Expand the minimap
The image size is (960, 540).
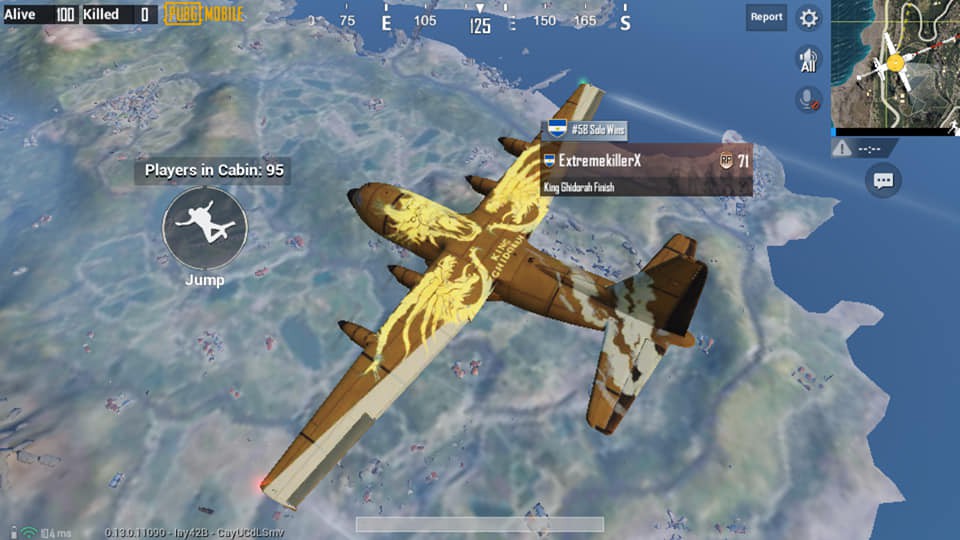[895, 64]
